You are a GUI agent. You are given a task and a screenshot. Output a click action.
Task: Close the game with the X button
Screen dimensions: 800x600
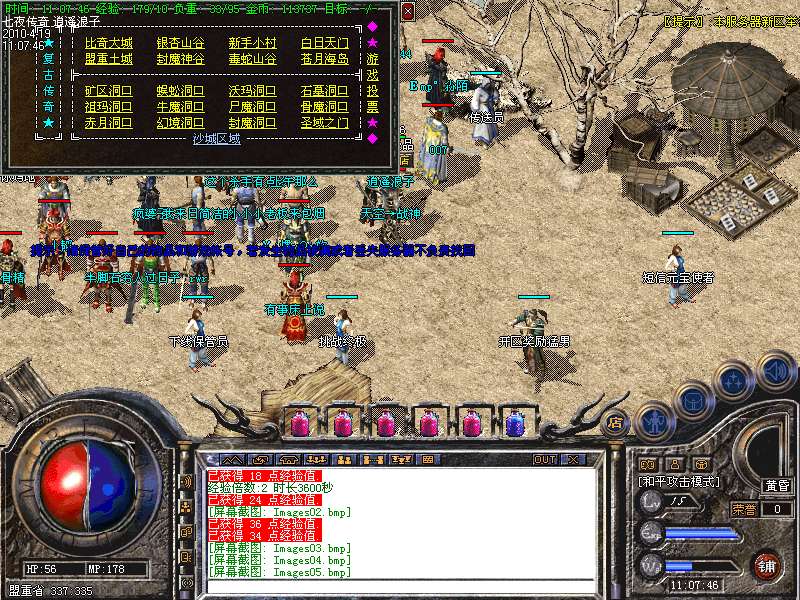coord(573,460)
